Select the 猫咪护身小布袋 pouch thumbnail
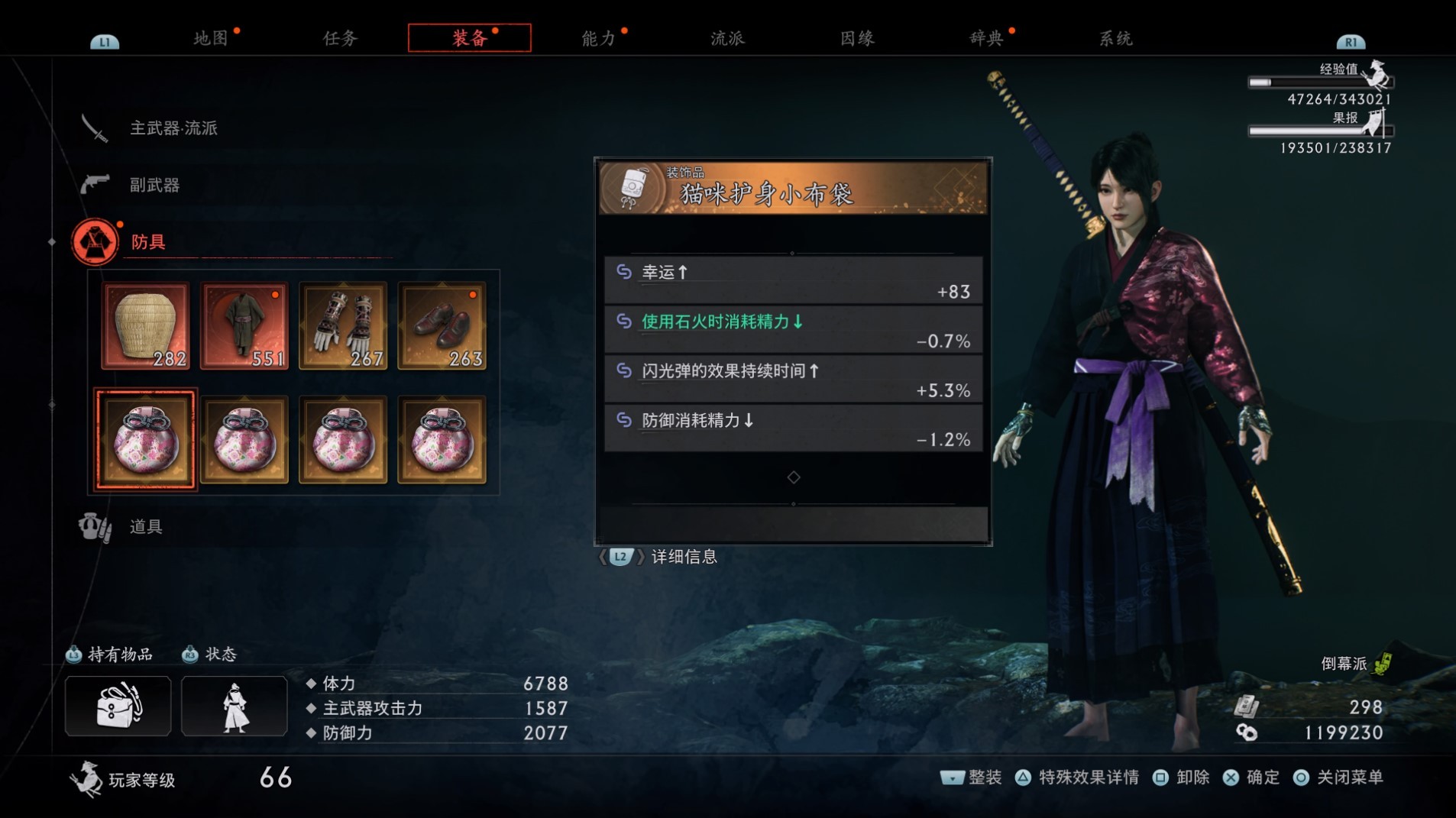The height and width of the screenshot is (818, 1456). click(146, 440)
